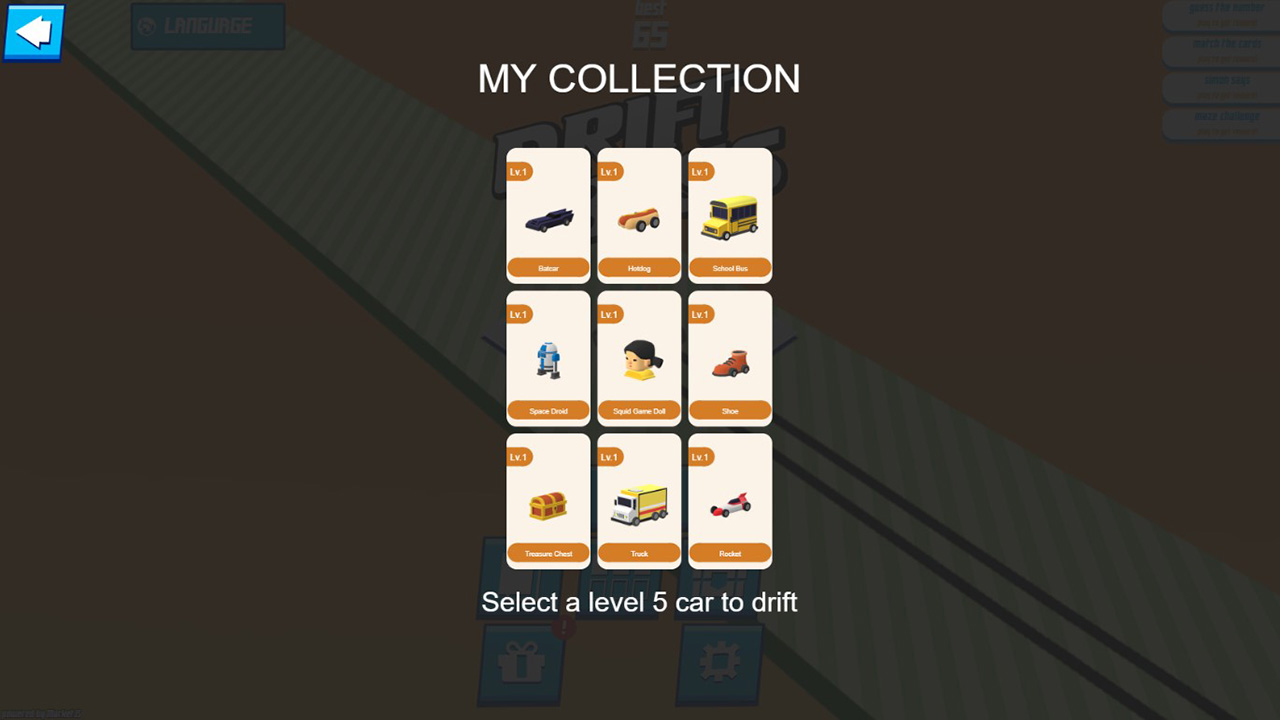The width and height of the screenshot is (1280, 720).
Task: Select the Squid Game Doll card
Action: 639,357
